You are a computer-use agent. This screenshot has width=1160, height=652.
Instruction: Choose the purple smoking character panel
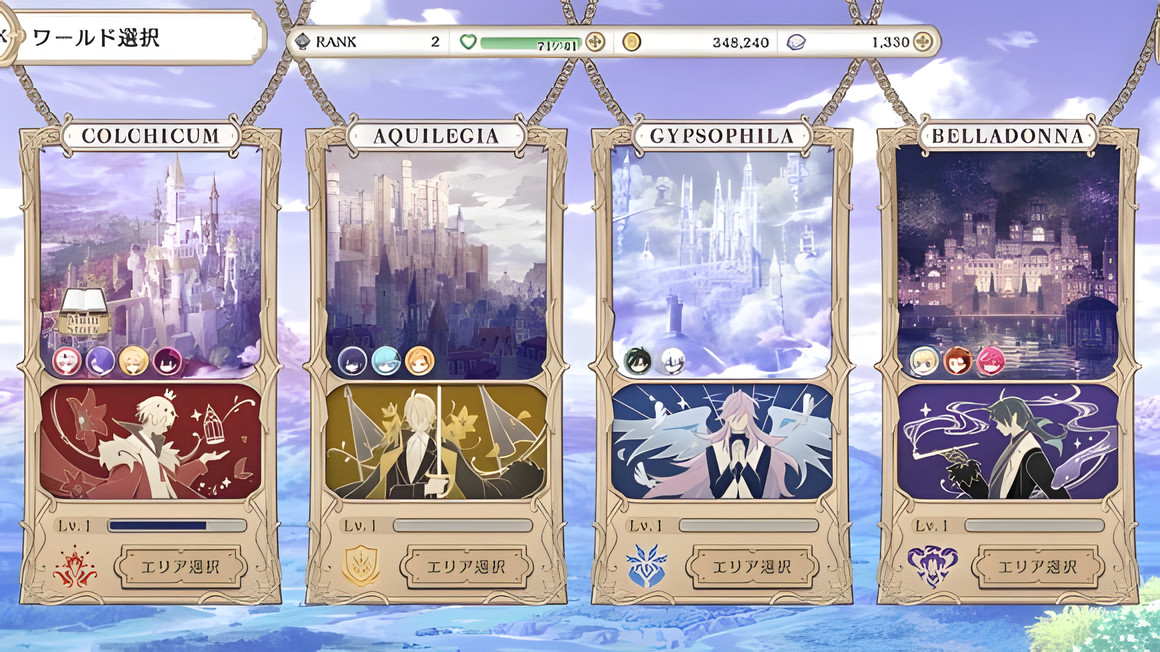coord(1008,441)
